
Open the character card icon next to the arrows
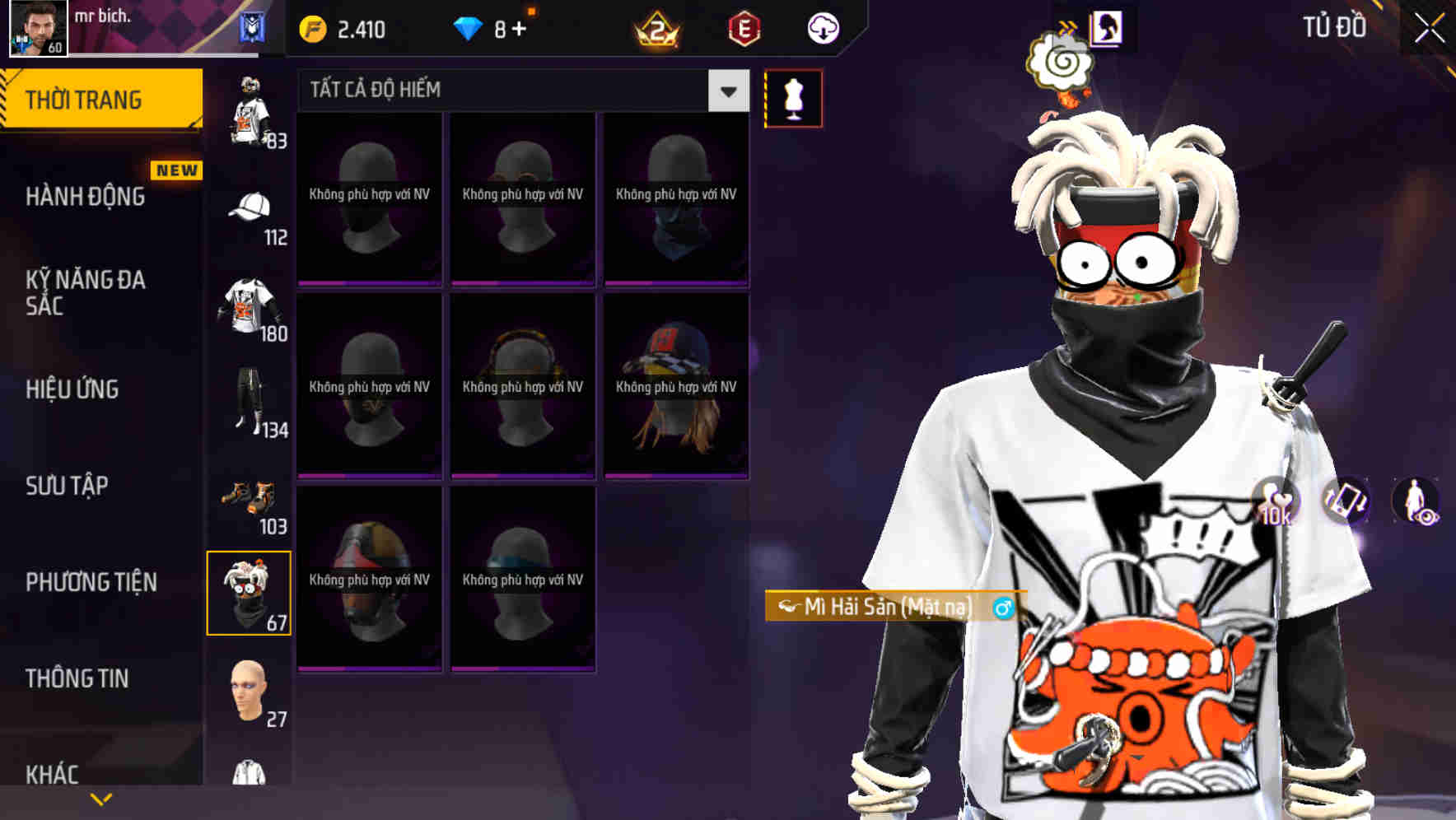tap(1108, 27)
